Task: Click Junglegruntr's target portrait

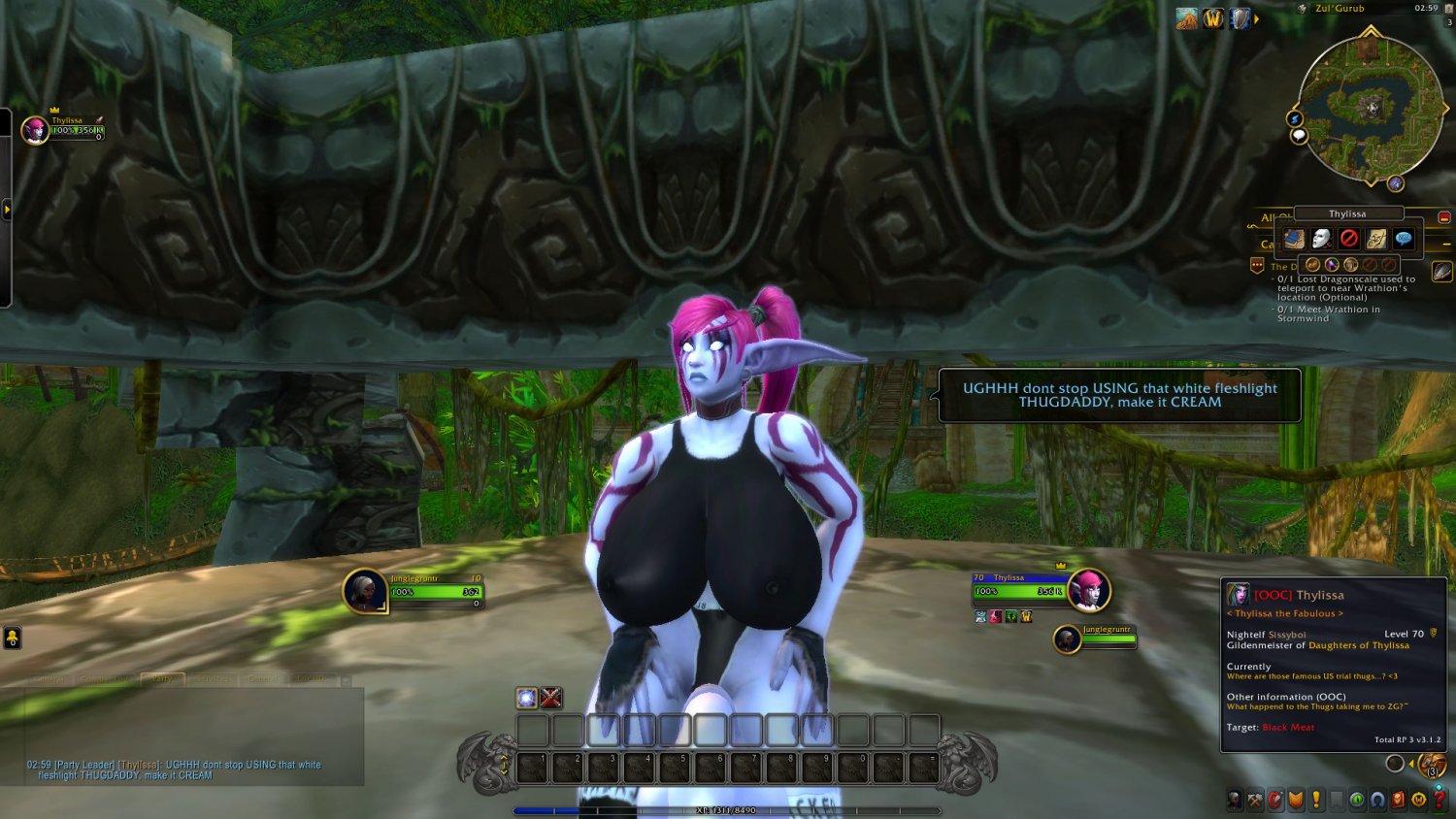Action: [365, 590]
